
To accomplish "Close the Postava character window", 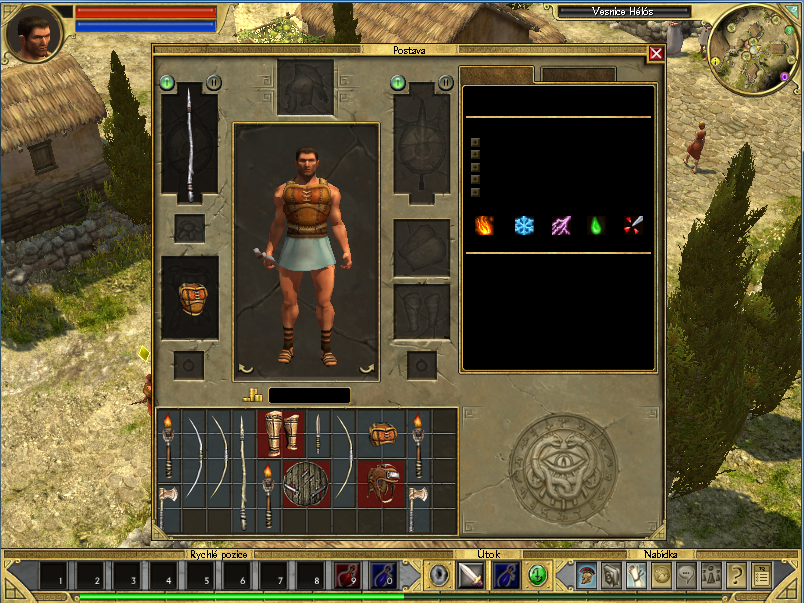I will [656, 54].
